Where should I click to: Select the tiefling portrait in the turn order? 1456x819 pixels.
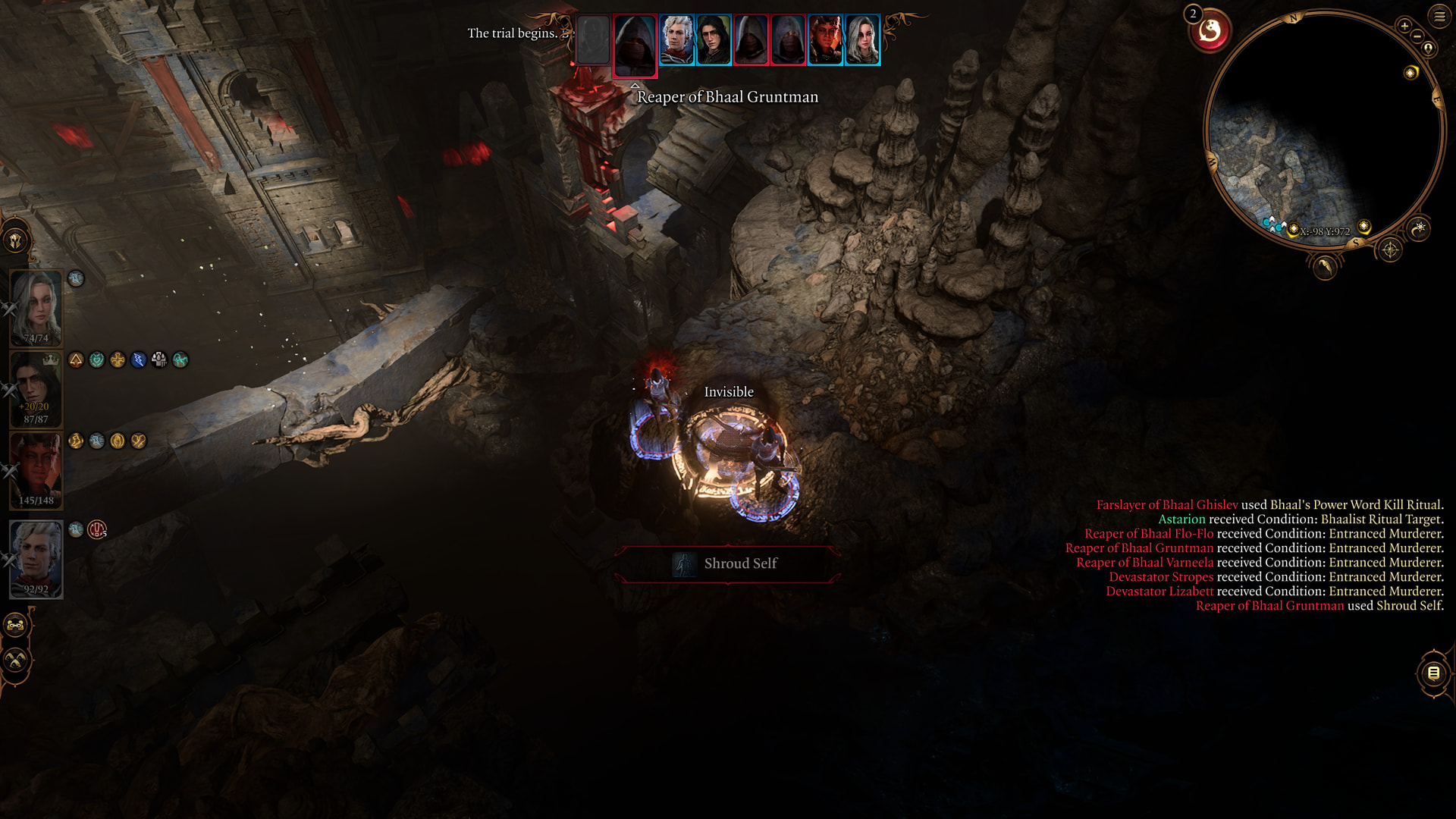(x=825, y=40)
